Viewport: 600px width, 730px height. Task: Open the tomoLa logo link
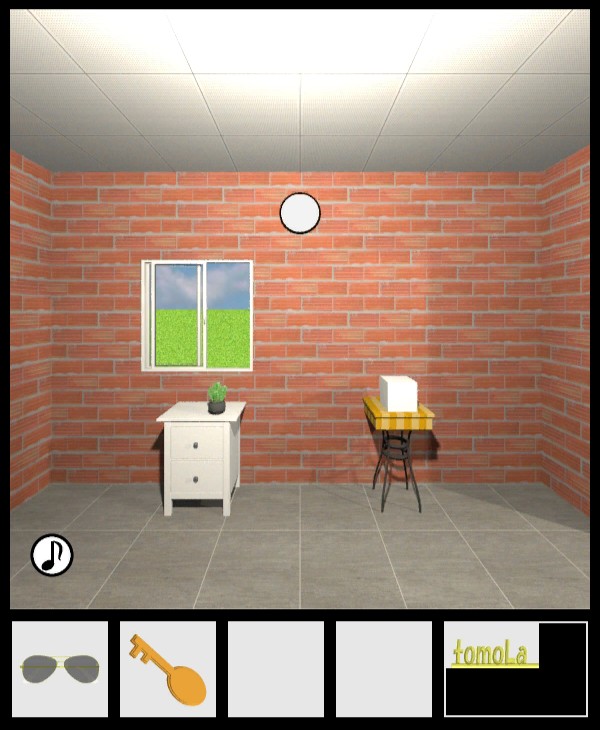click(494, 654)
